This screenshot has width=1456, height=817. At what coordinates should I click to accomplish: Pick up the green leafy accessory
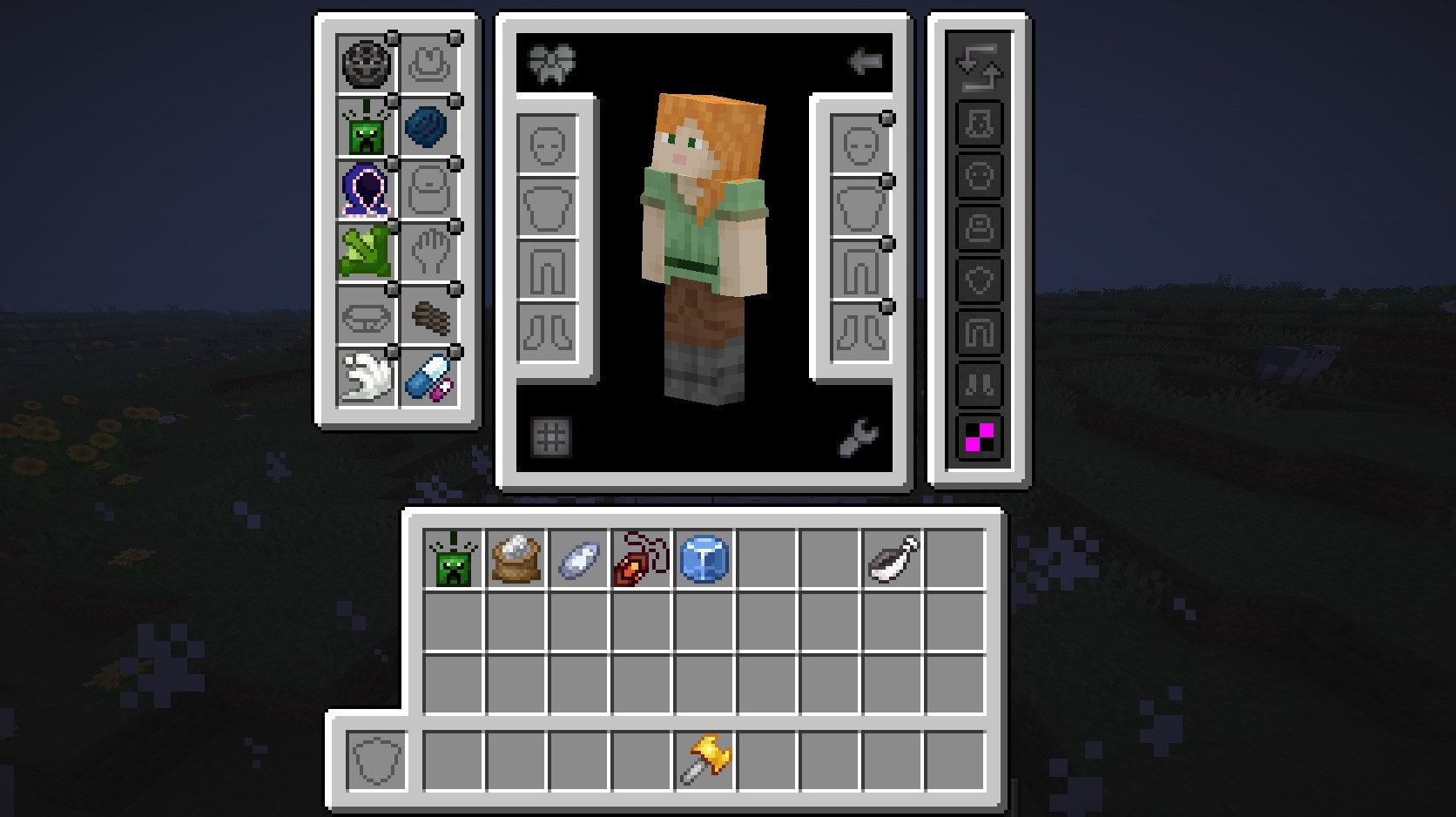pos(365,253)
